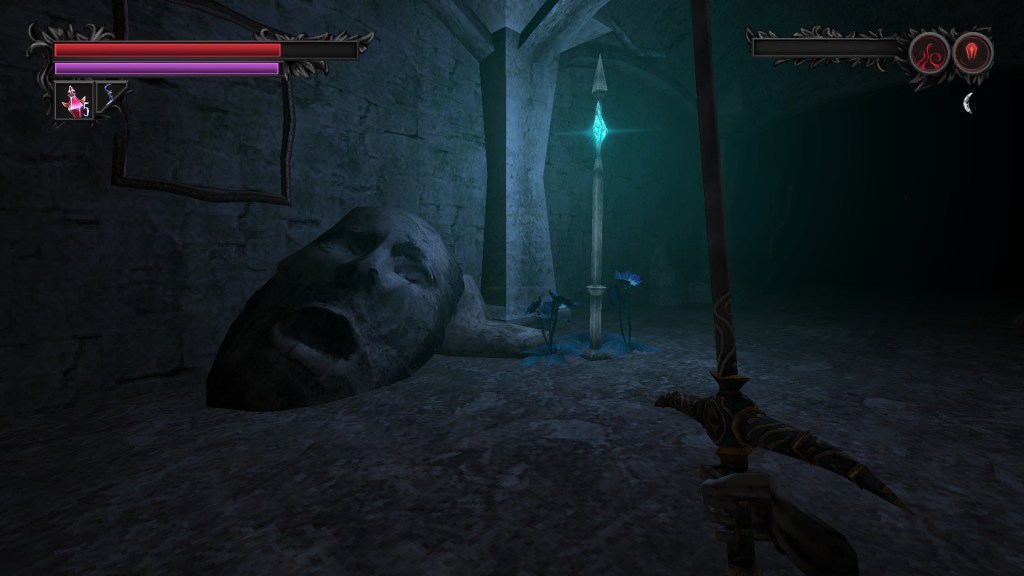Click the blue hook item slot
The image size is (1024, 576).
(110, 98)
